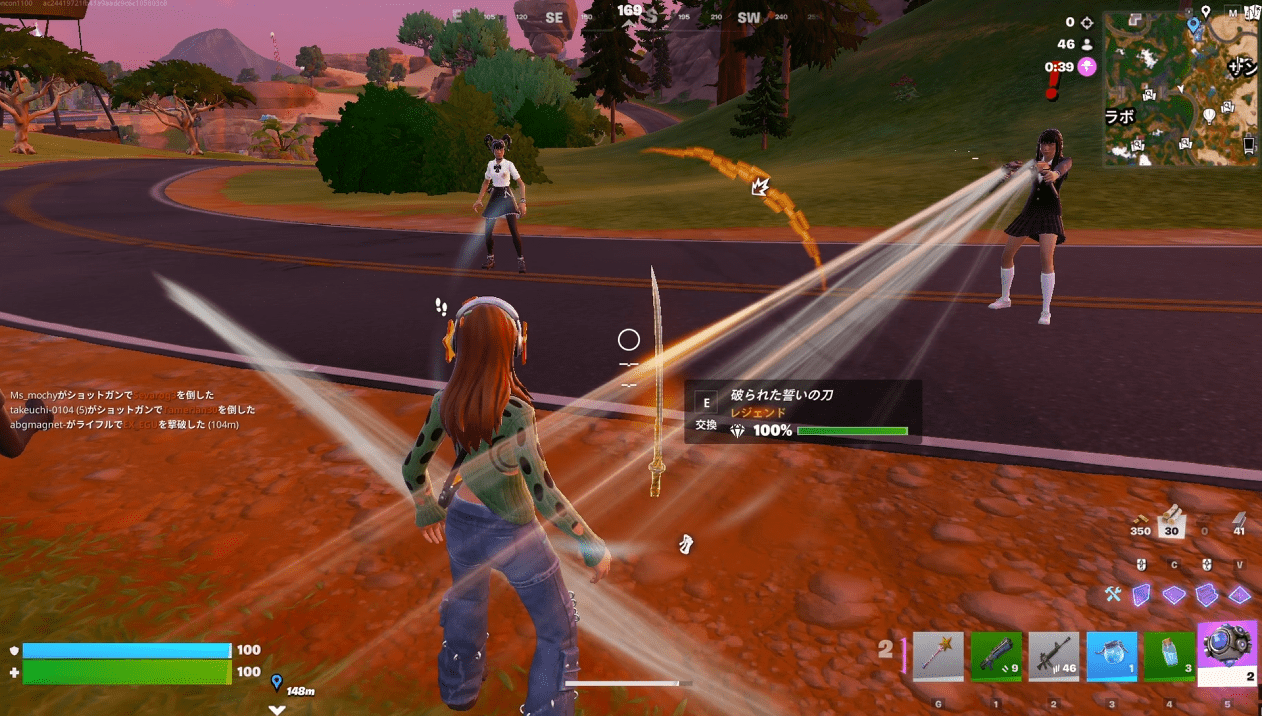The width and height of the screenshot is (1262, 716).
Task: Switch to the assault rifle slot
Action: coord(1054,655)
